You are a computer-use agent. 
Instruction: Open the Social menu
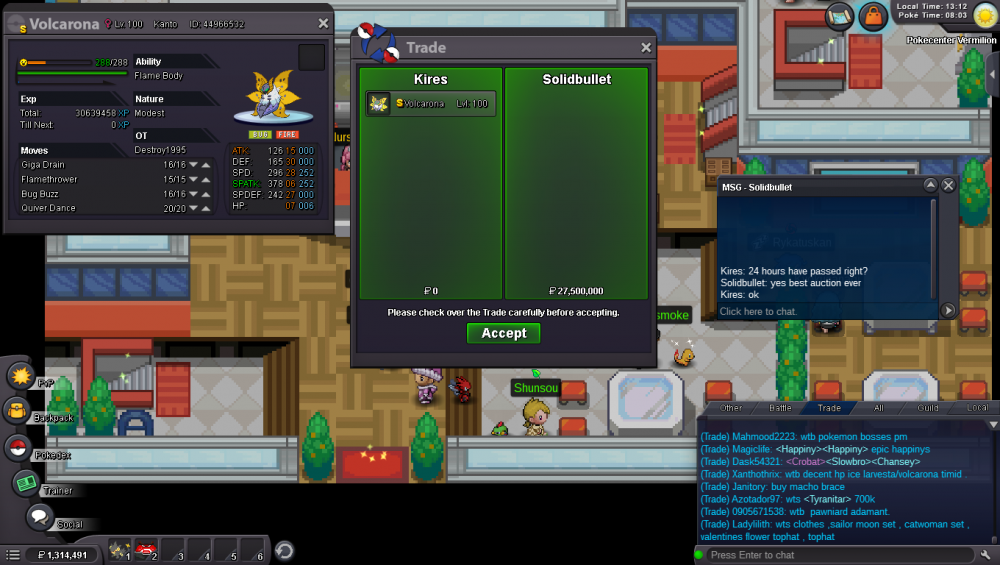click(x=39, y=516)
